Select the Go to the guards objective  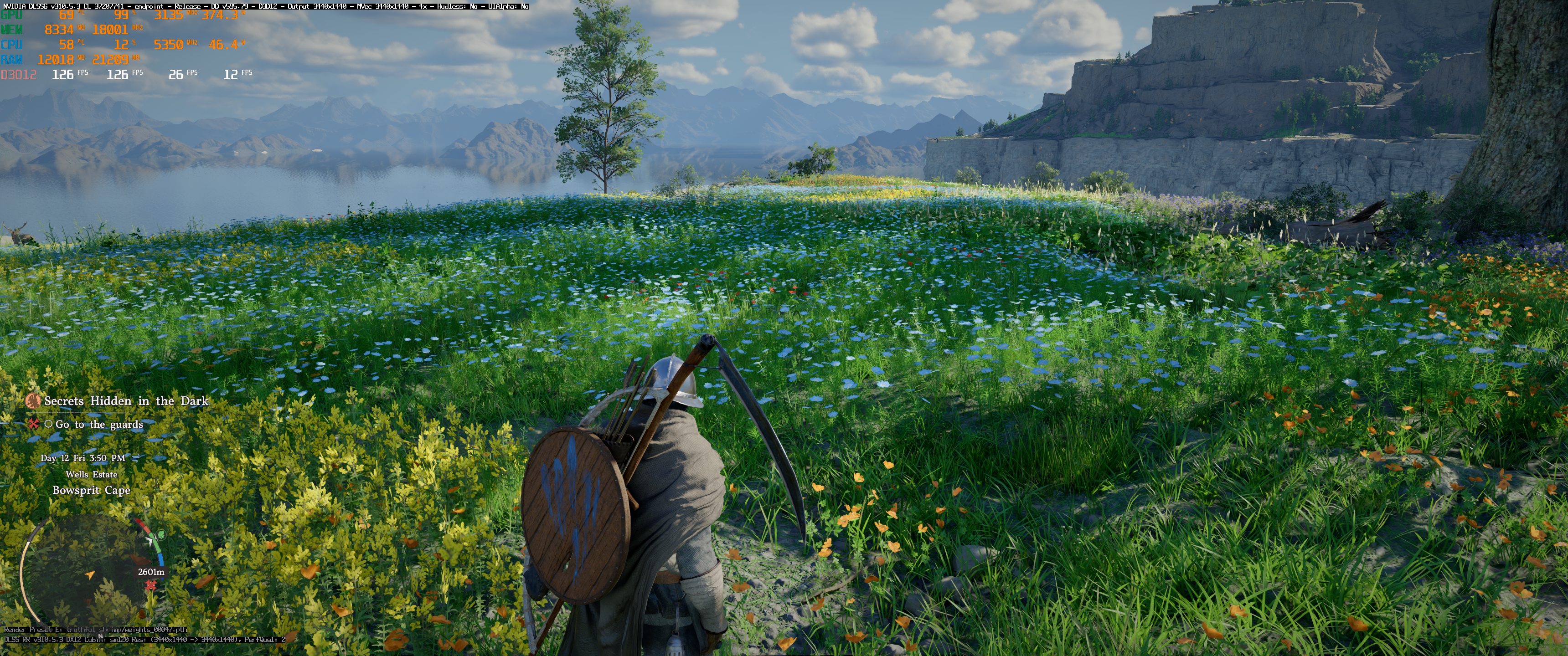[98, 424]
